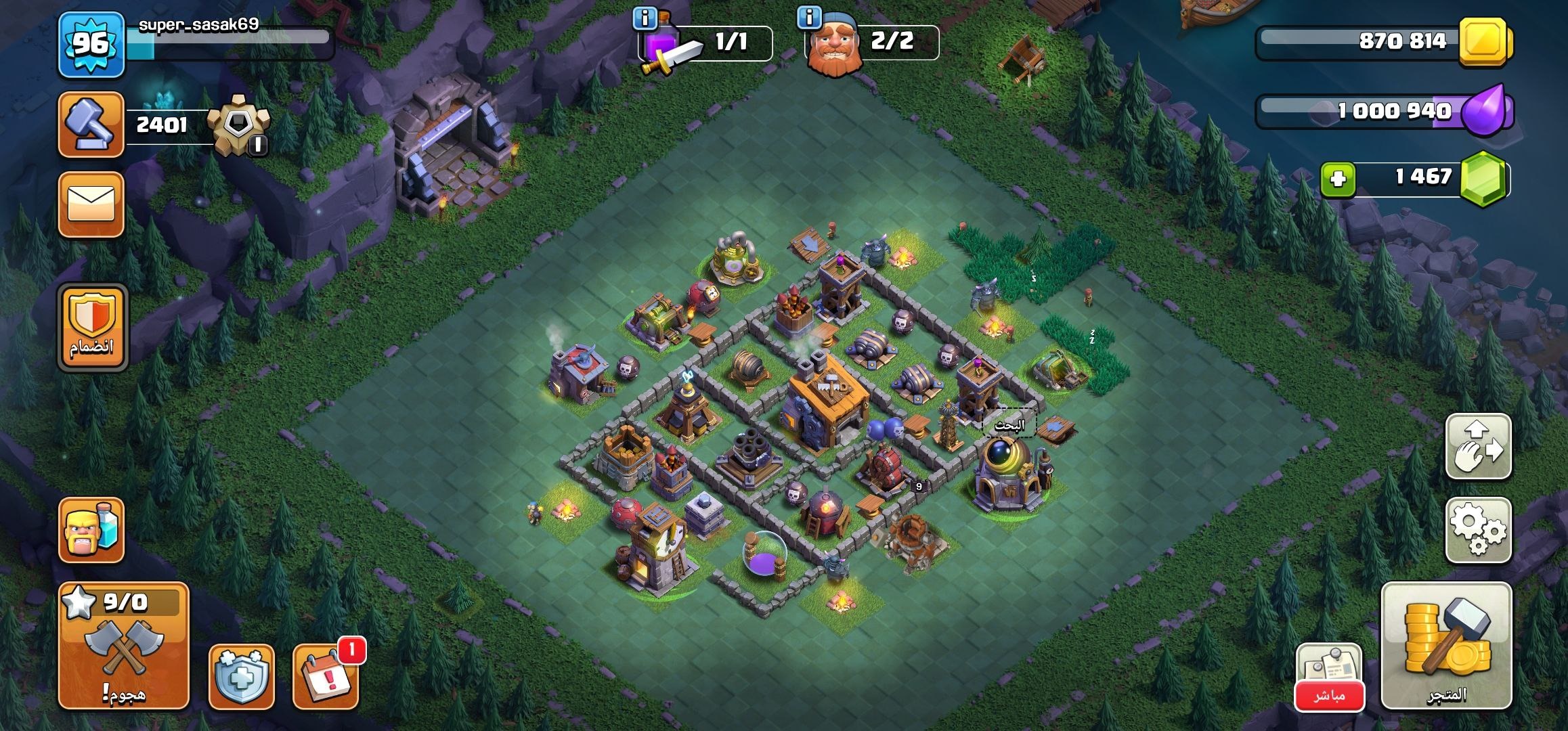The image size is (1568, 731).
Task: Open the shop with gold and hammer
Action: click(1445, 645)
